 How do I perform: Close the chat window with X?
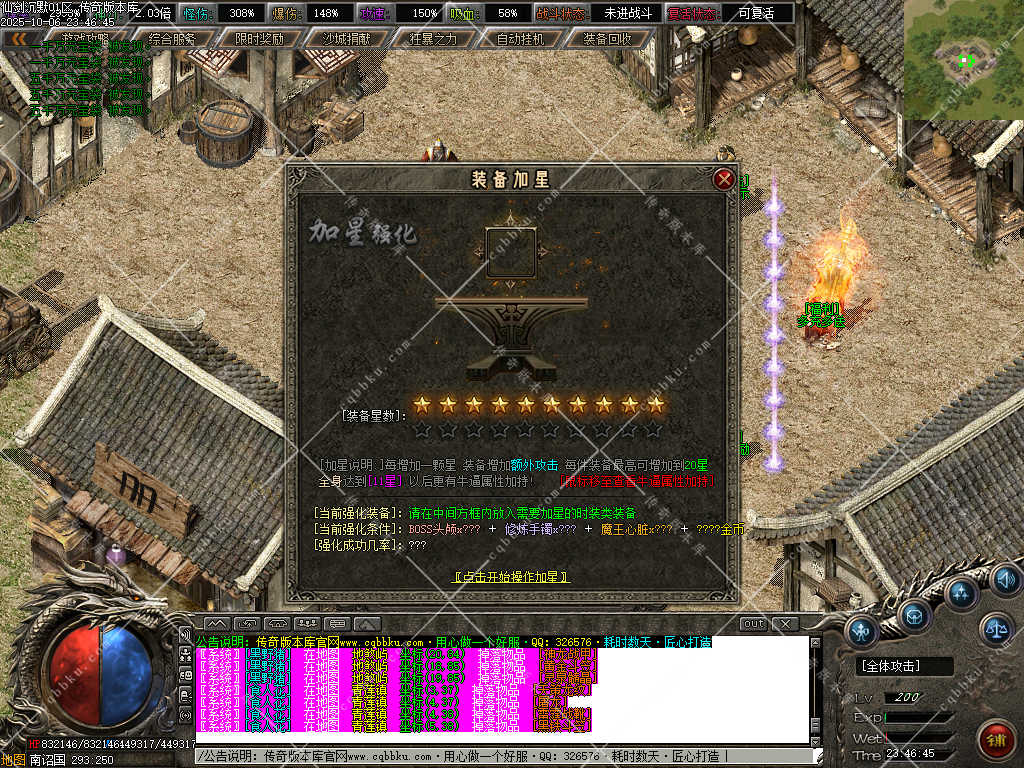pyautogui.click(x=785, y=624)
